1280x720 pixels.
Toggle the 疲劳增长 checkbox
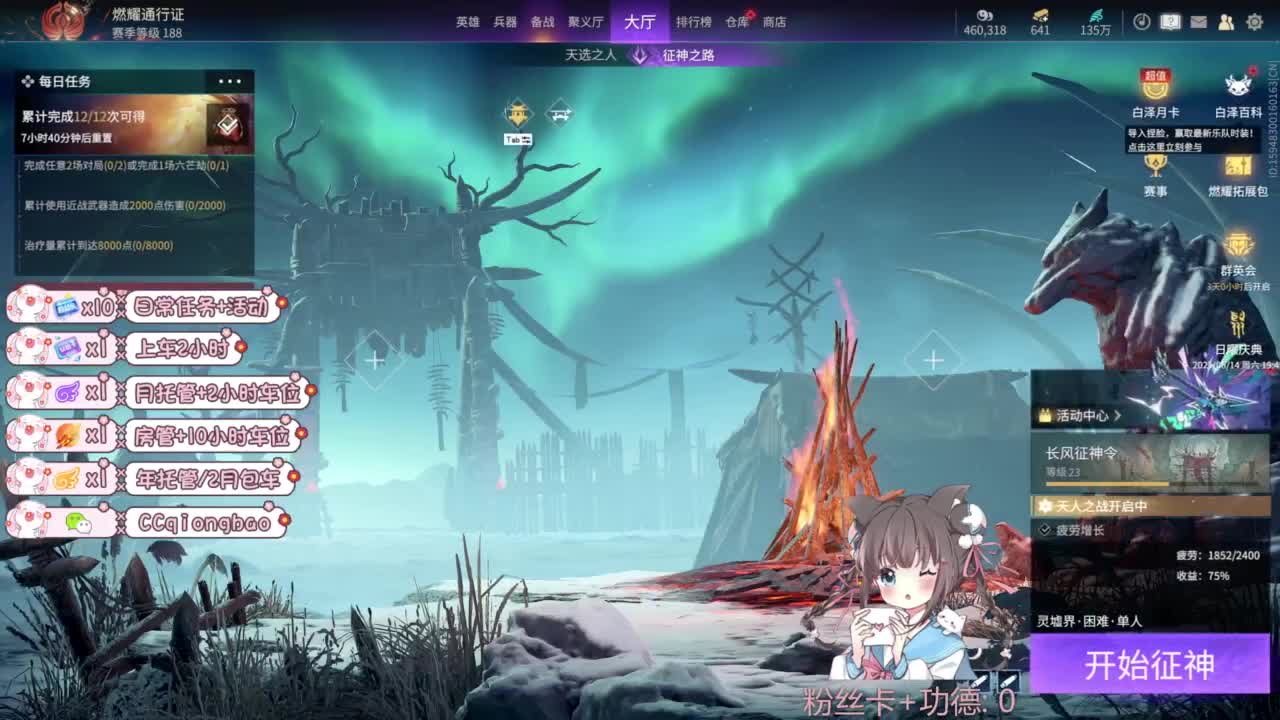click(x=1044, y=531)
